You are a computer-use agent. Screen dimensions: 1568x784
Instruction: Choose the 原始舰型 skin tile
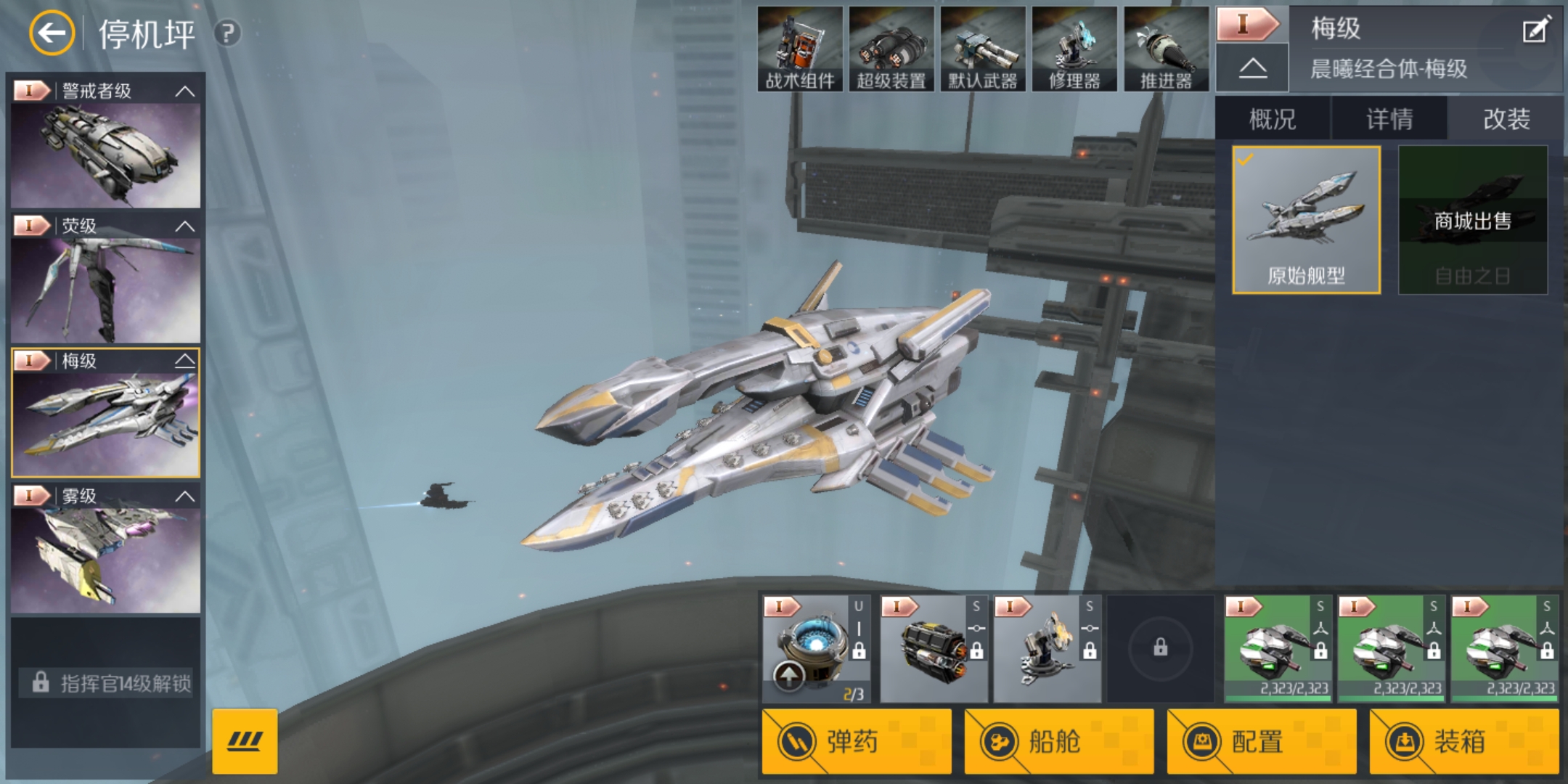pyautogui.click(x=1306, y=220)
